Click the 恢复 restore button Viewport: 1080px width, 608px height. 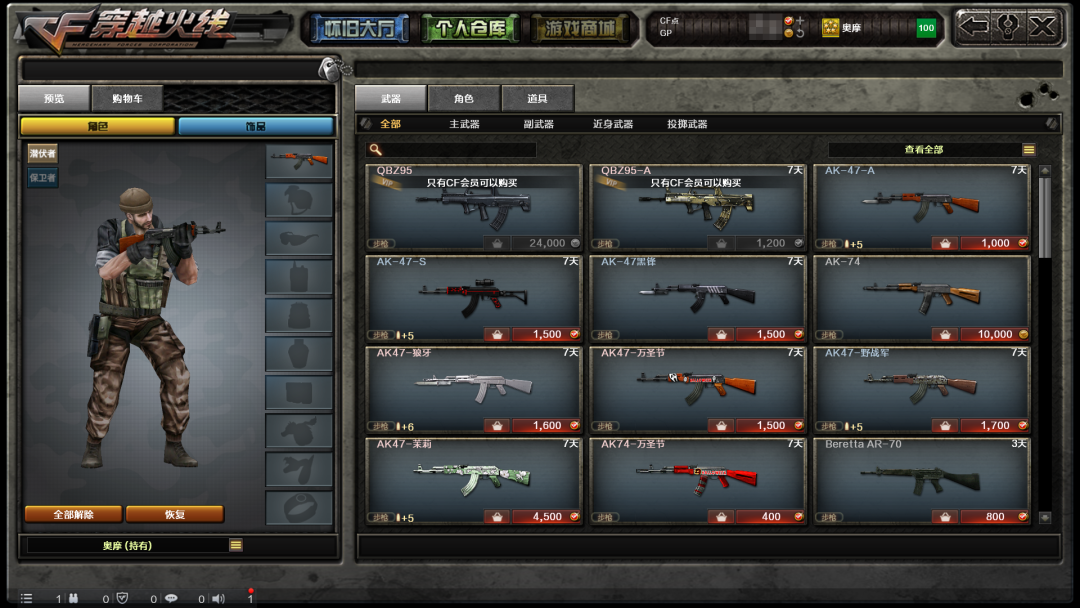coord(174,514)
